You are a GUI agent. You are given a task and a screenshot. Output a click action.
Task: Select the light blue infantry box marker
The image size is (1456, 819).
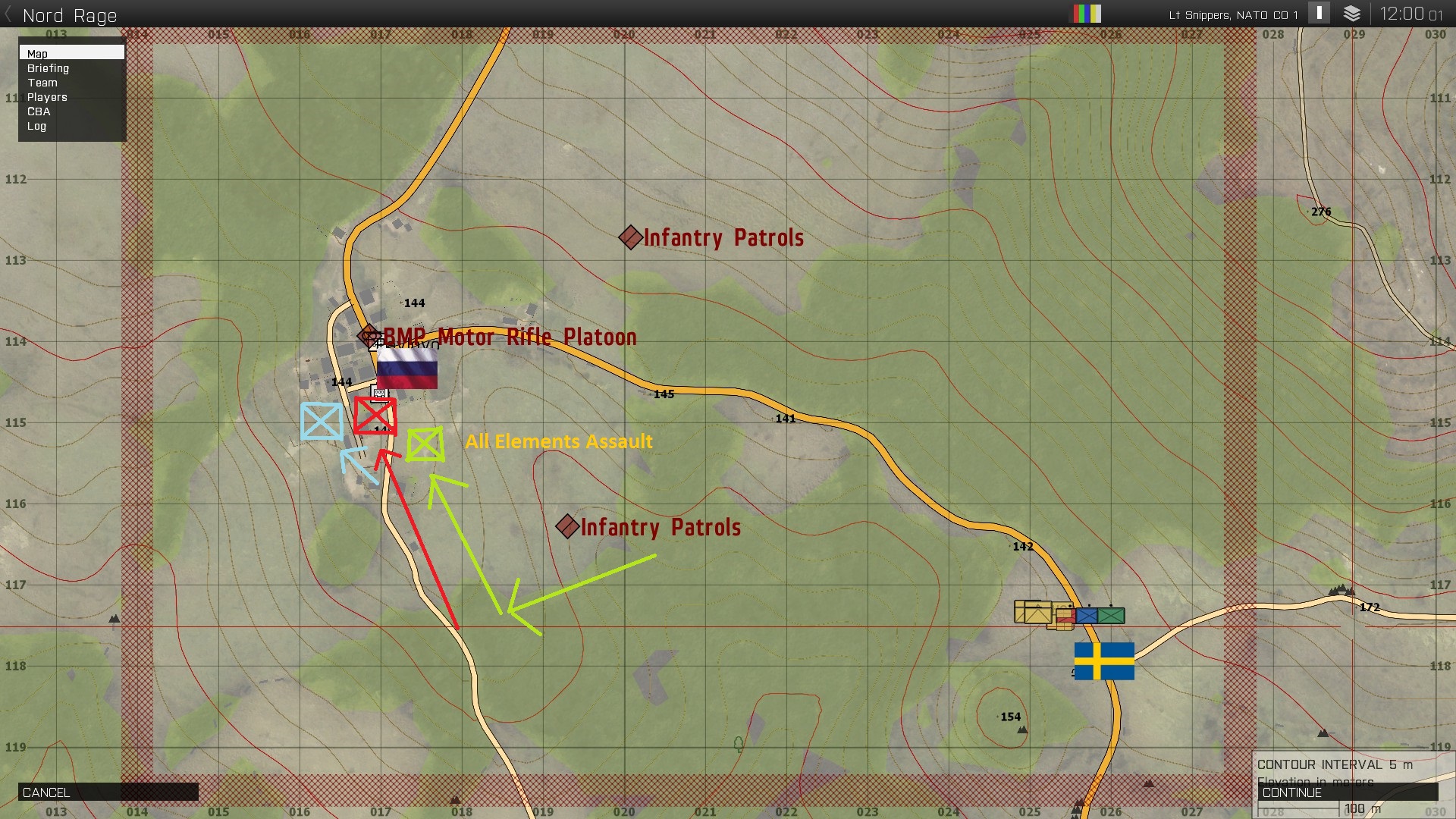322,421
